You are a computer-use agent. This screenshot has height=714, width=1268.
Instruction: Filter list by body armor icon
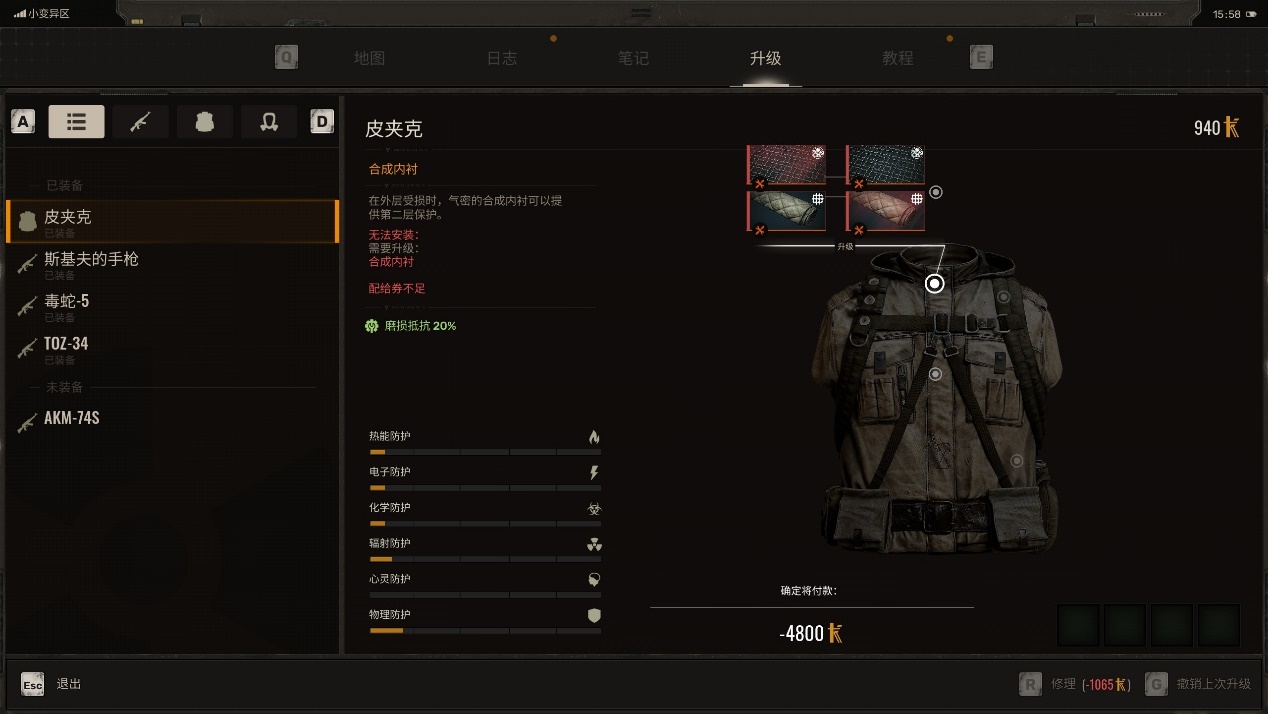[205, 122]
